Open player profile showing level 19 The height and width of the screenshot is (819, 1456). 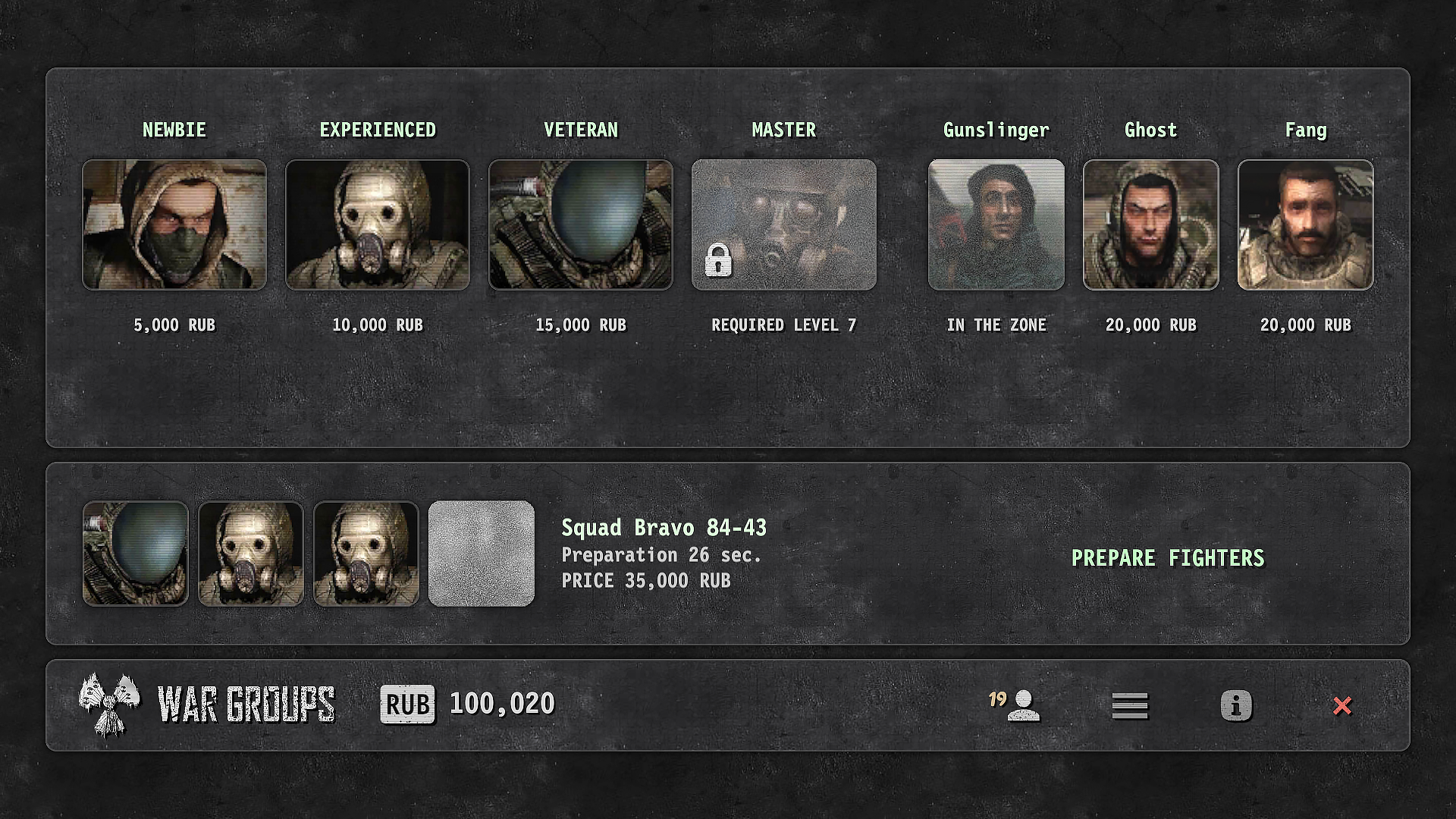[1020, 706]
